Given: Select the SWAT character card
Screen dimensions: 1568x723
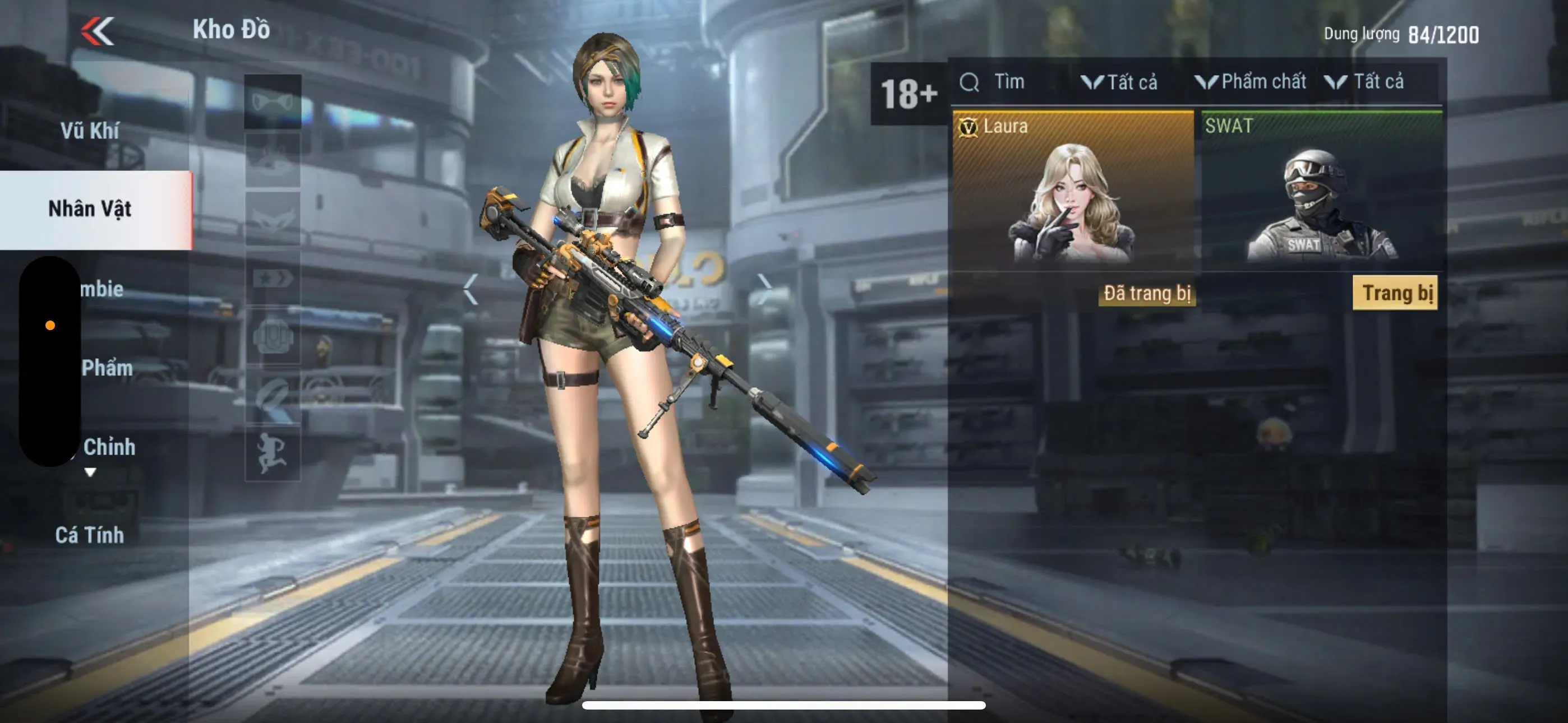Looking at the screenshot, I should [x=1321, y=193].
